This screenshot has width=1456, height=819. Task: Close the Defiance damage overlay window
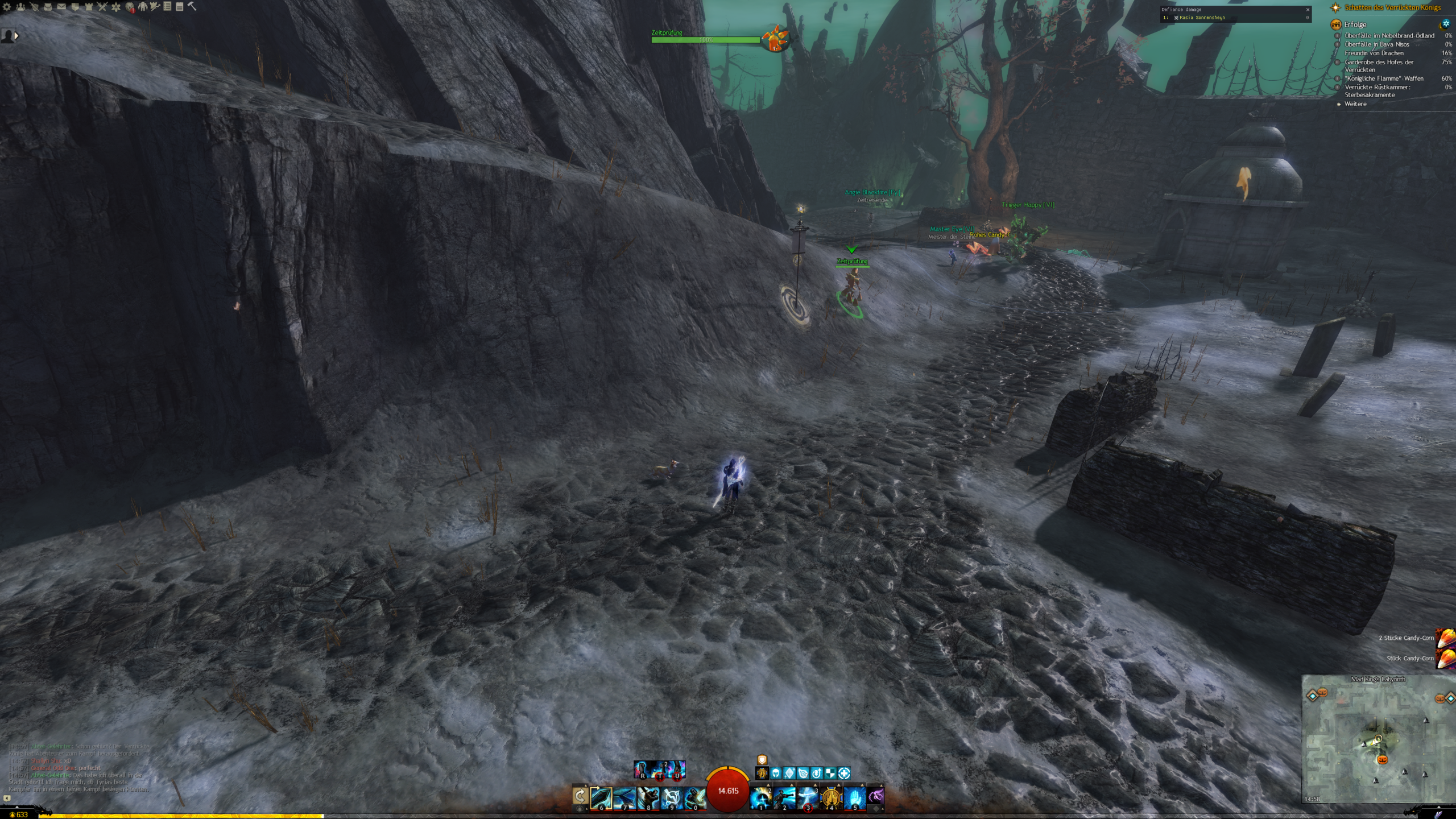coord(1308,10)
